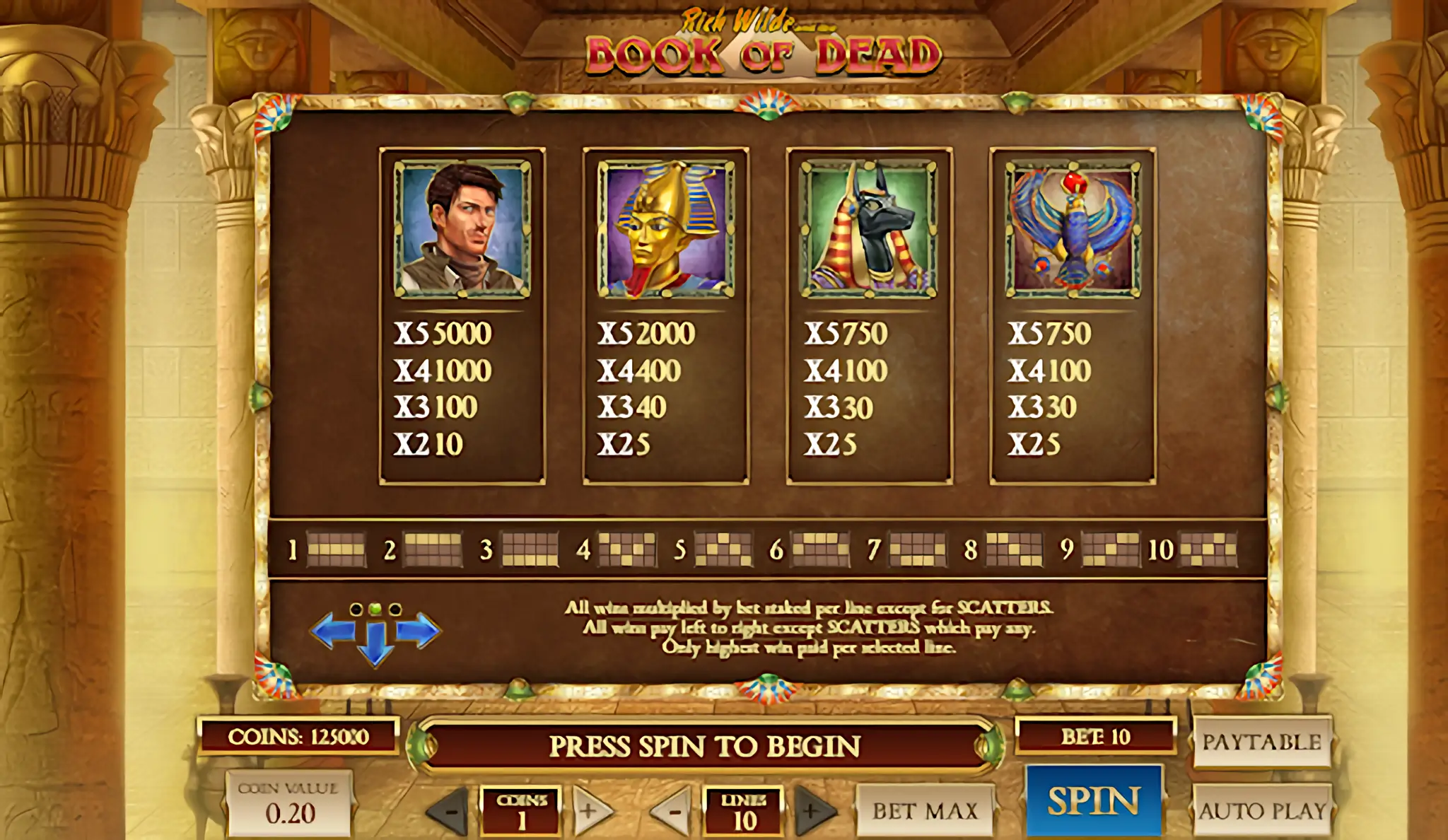The width and height of the screenshot is (1448, 840).
Task: Add more active lines
Action: coord(813,811)
